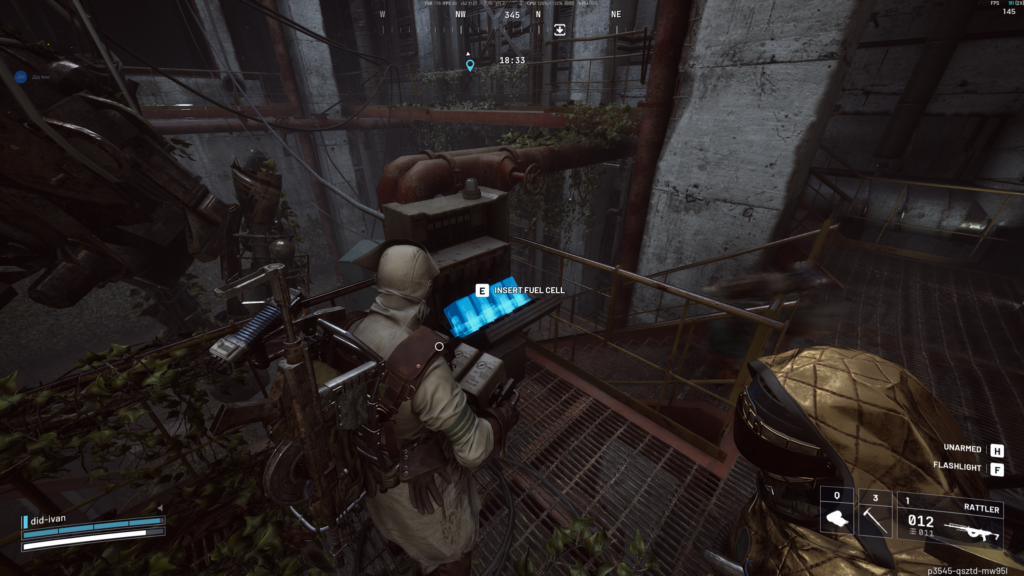Screen dimensions: 1024x576
Task: Click the blue voice chat avatar
Action: coord(20,75)
